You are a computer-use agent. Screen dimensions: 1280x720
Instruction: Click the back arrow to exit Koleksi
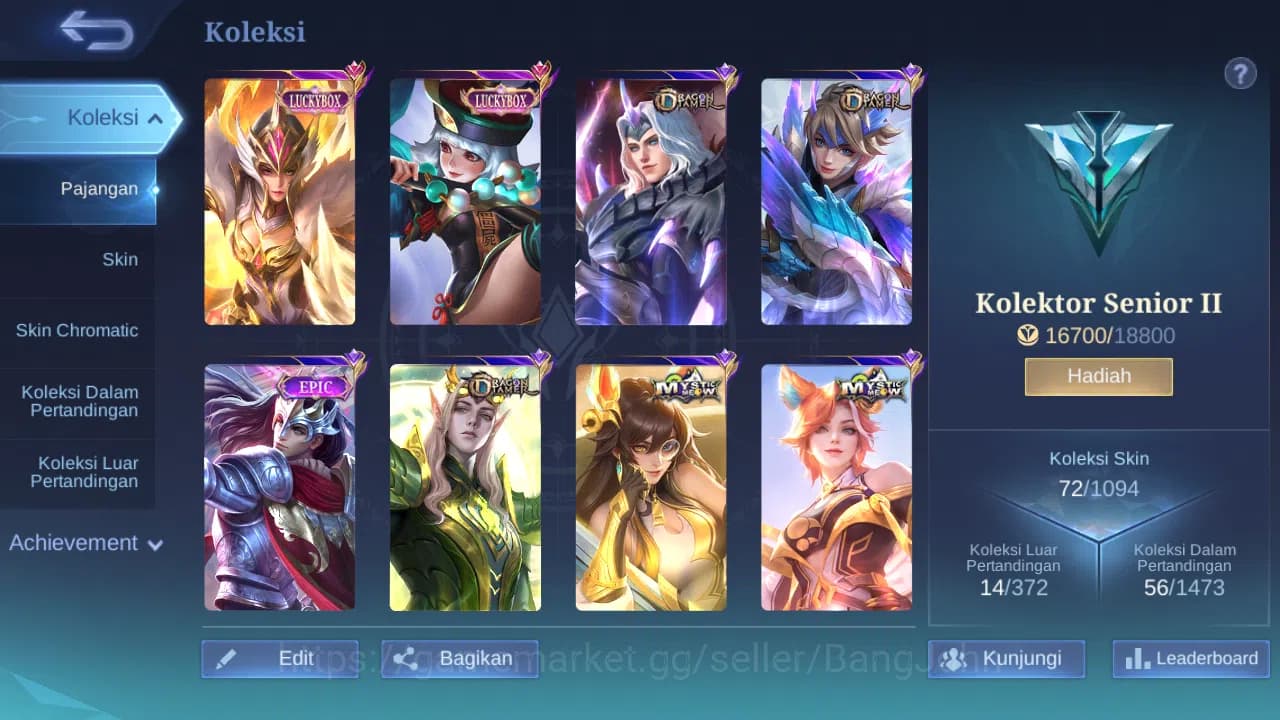97,30
